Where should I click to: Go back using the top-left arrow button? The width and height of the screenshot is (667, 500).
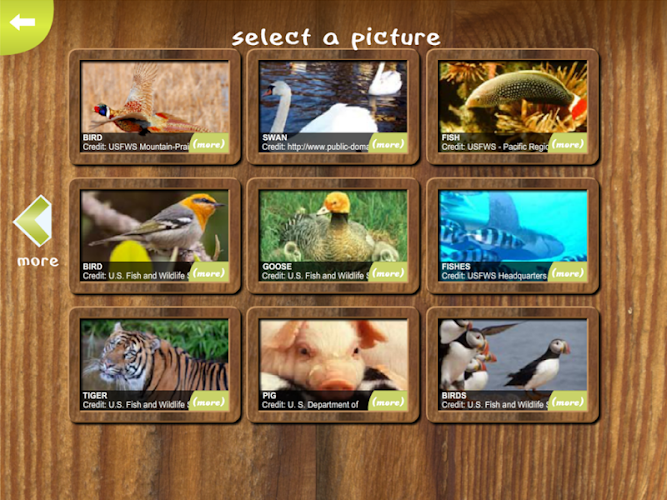click(x=22, y=22)
